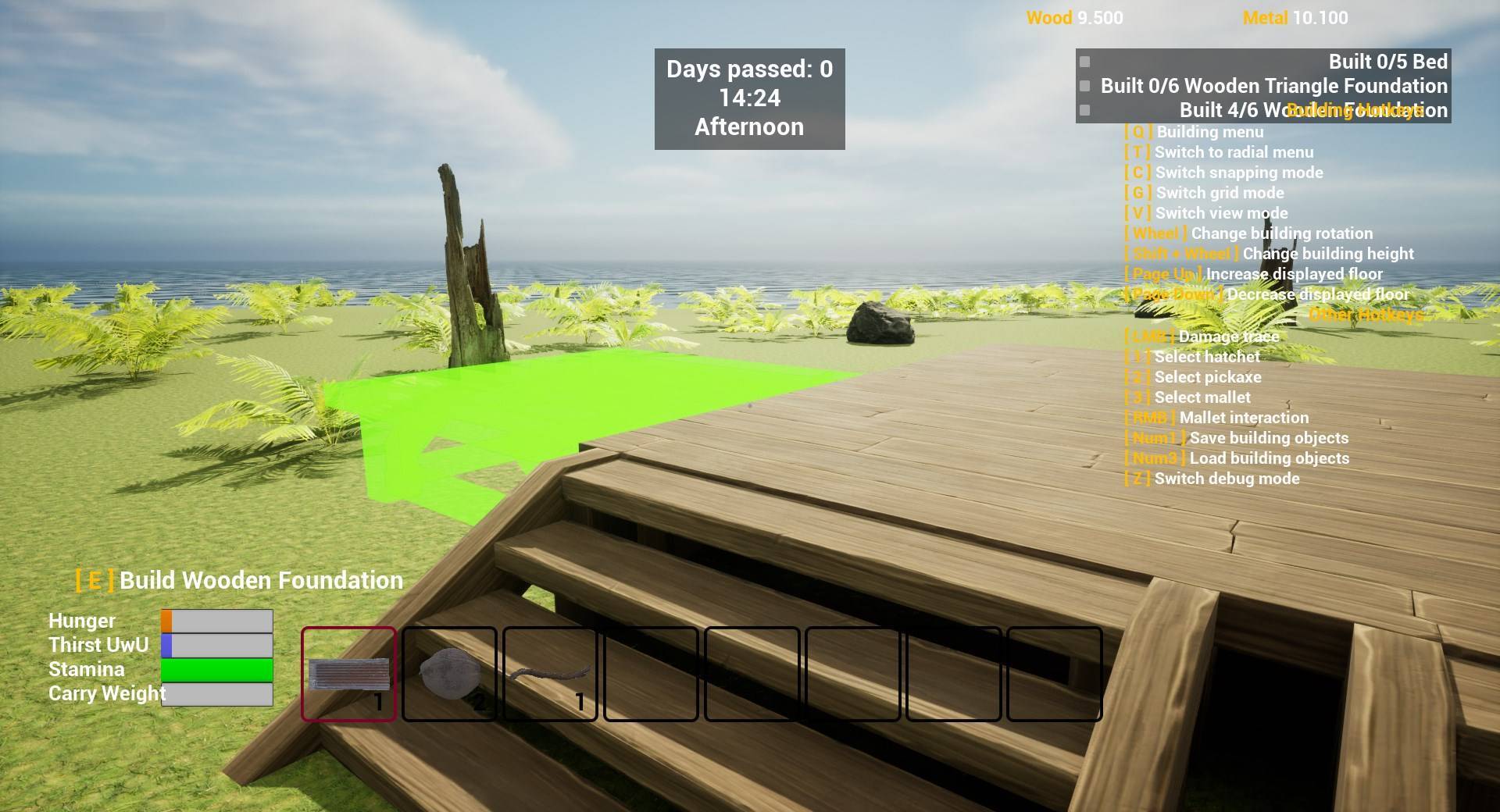Select the wooden plank hotbar slot
Screen dimensions: 1500x812
click(349, 674)
